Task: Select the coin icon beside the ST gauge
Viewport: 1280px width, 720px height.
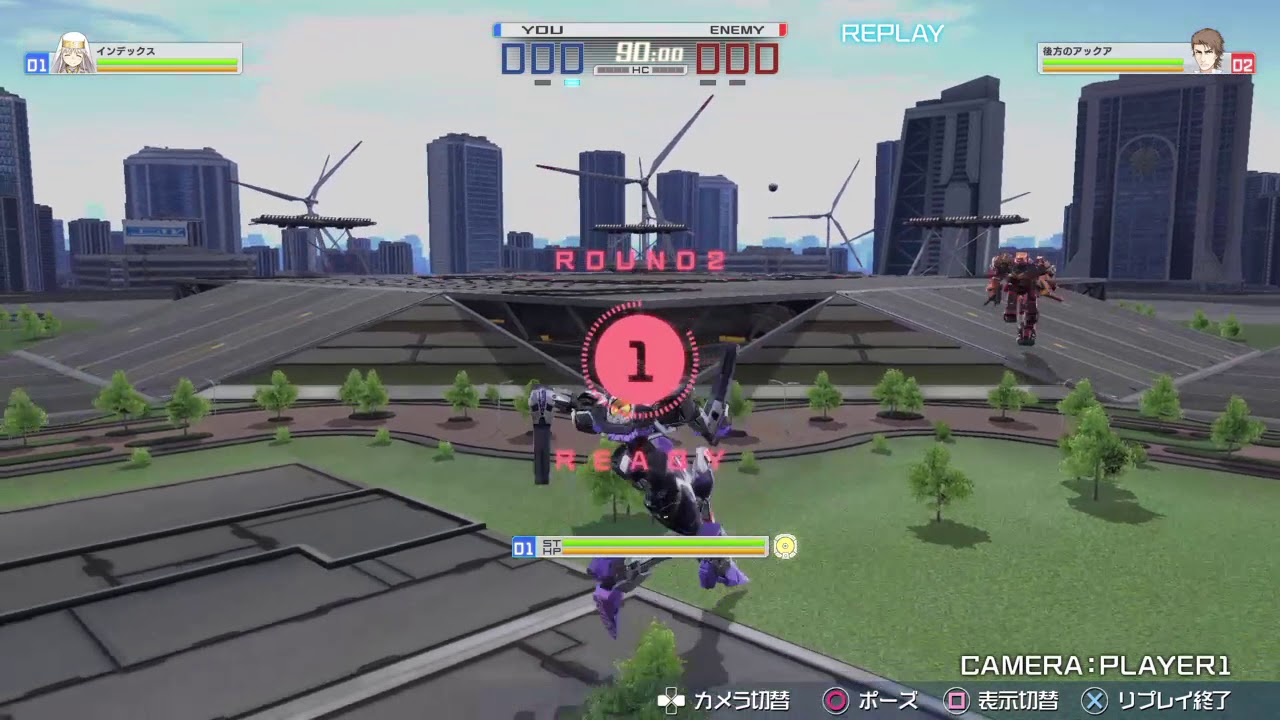Action: pos(786,547)
